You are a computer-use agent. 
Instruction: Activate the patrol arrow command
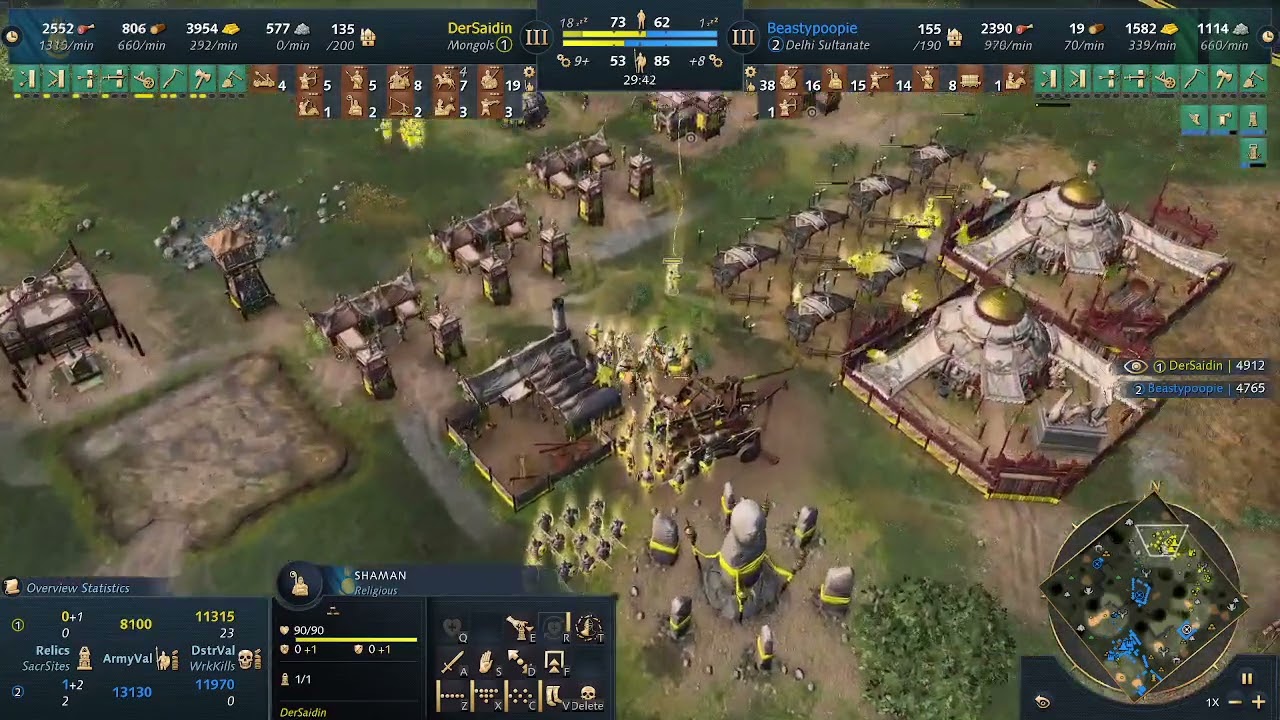[x=520, y=664]
